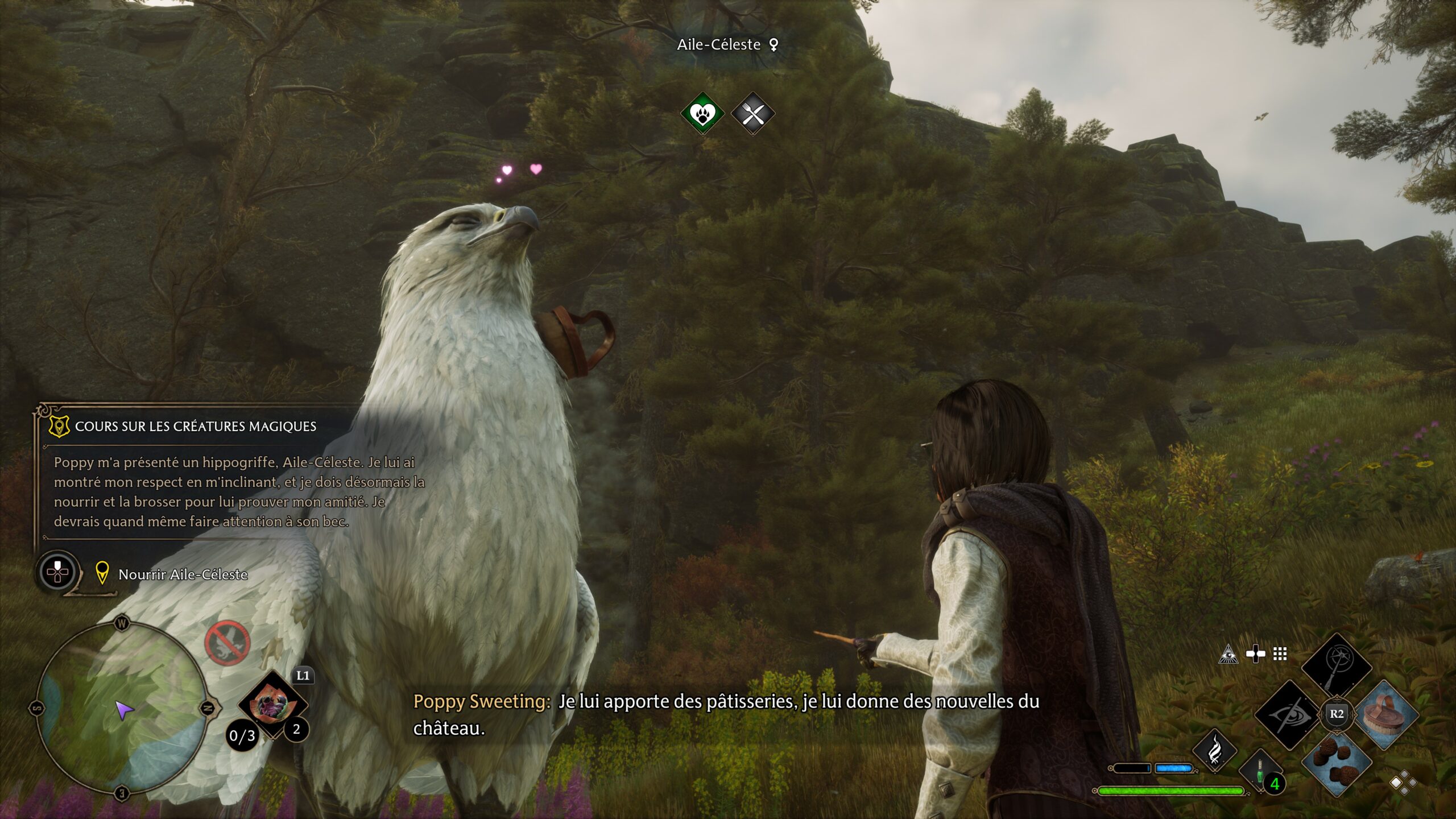Select the Chinese Chomping Cabbage tool slot
The width and height of the screenshot is (1456, 819).
click(x=272, y=704)
